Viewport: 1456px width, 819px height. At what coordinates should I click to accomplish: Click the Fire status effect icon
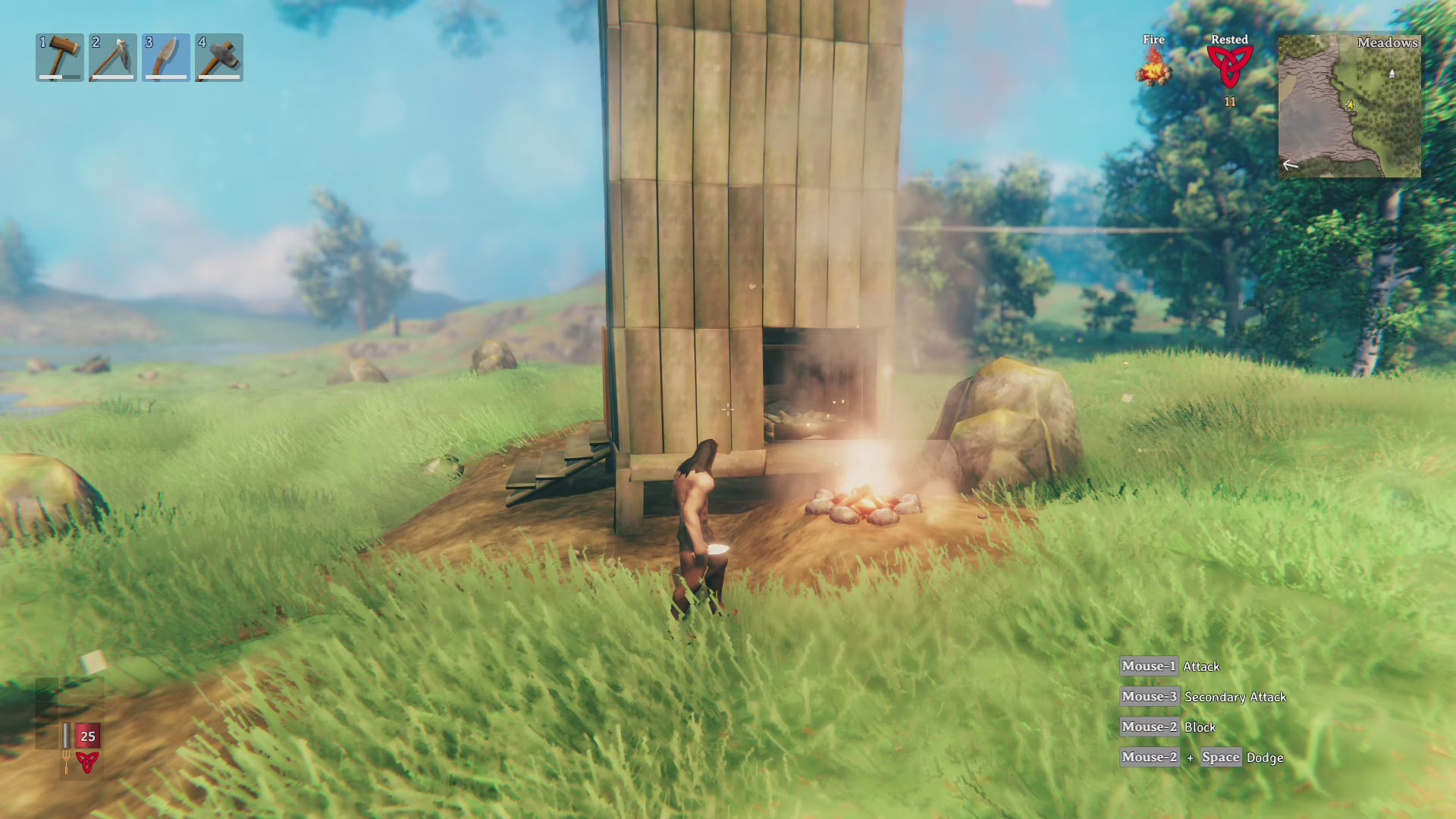pyautogui.click(x=1153, y=68)
